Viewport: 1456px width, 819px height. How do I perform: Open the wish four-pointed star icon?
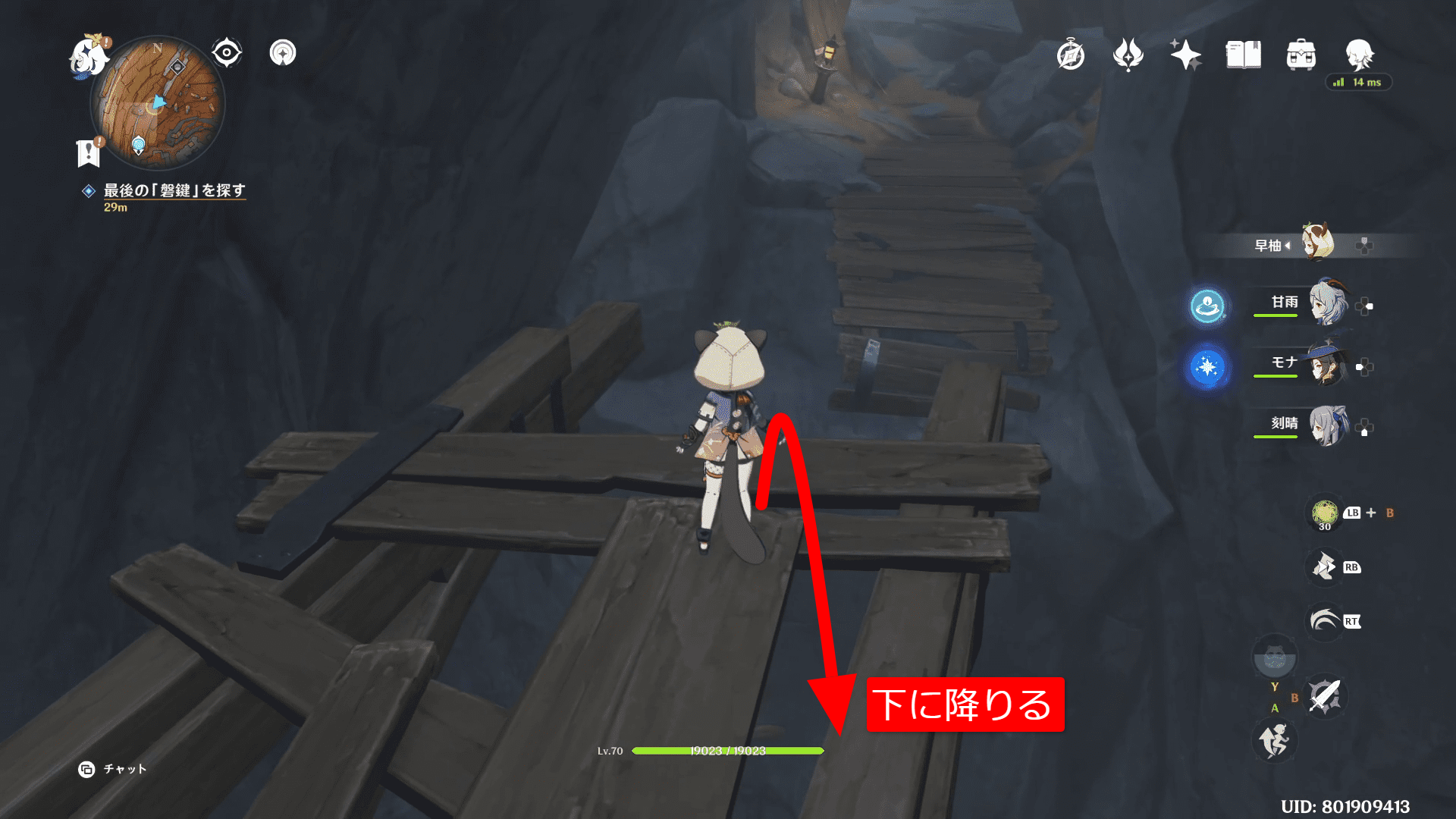click(x=1185, y=55)
